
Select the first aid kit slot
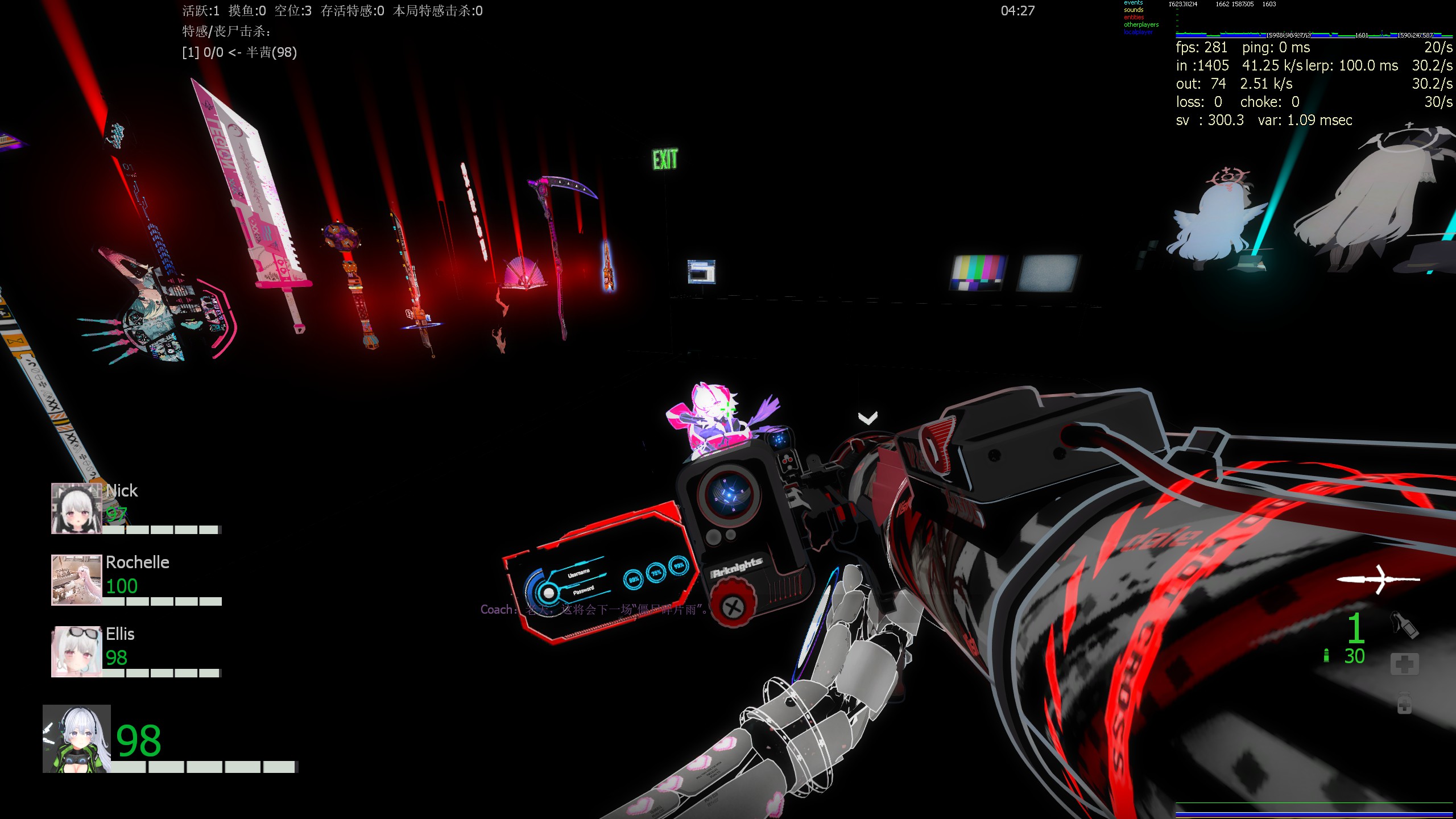(1404, 664)
